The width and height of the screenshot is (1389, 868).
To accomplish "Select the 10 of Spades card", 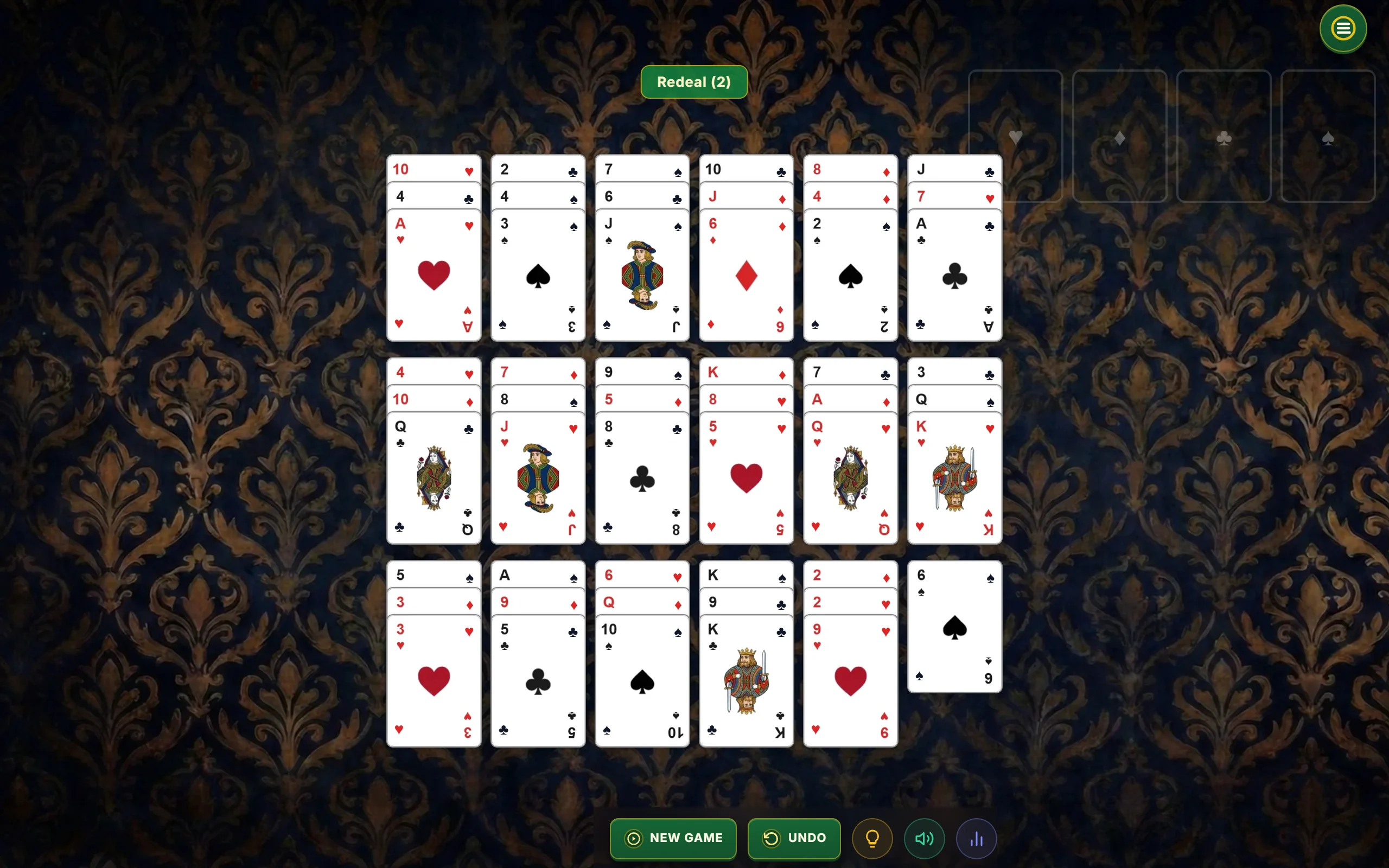I will coord(642,681).
